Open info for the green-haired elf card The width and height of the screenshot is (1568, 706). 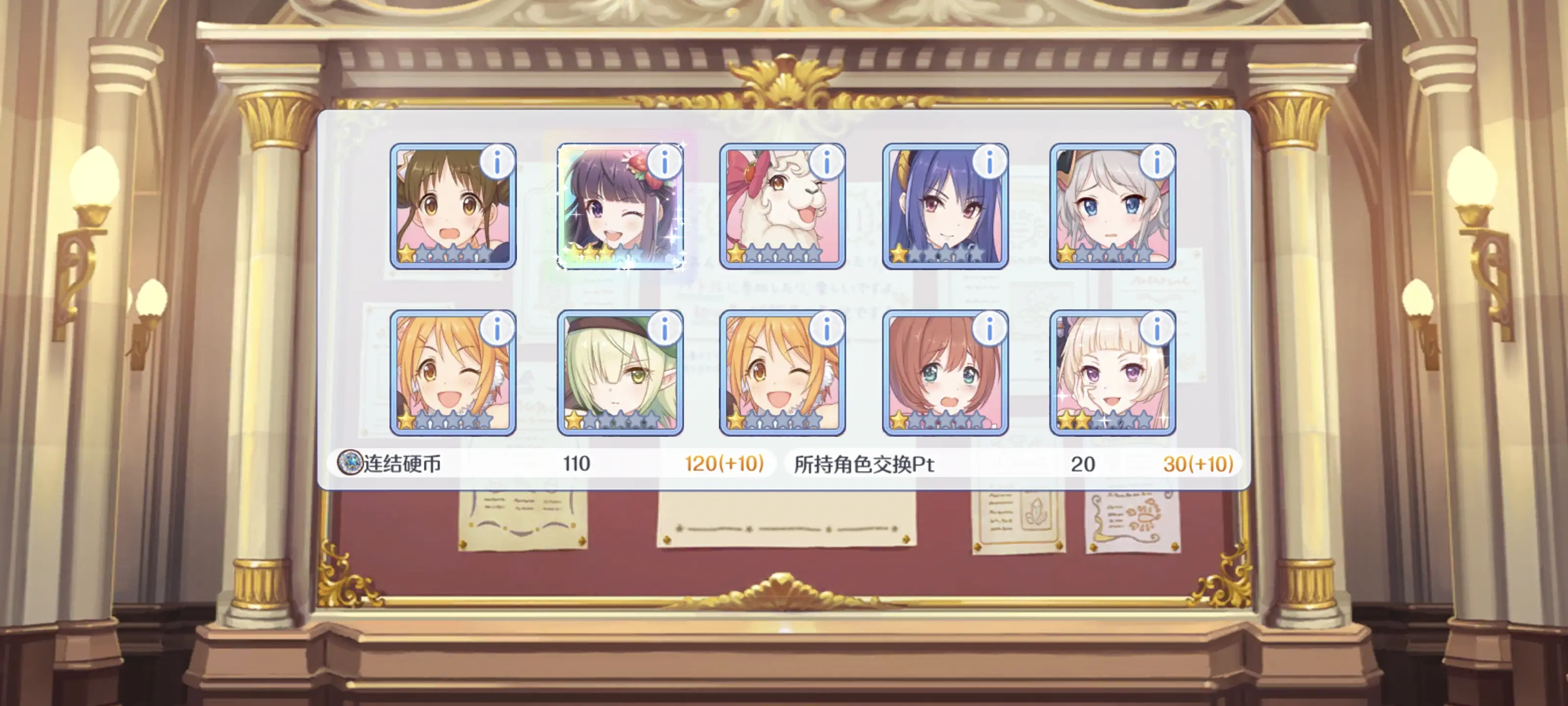(x=664, y=329)
